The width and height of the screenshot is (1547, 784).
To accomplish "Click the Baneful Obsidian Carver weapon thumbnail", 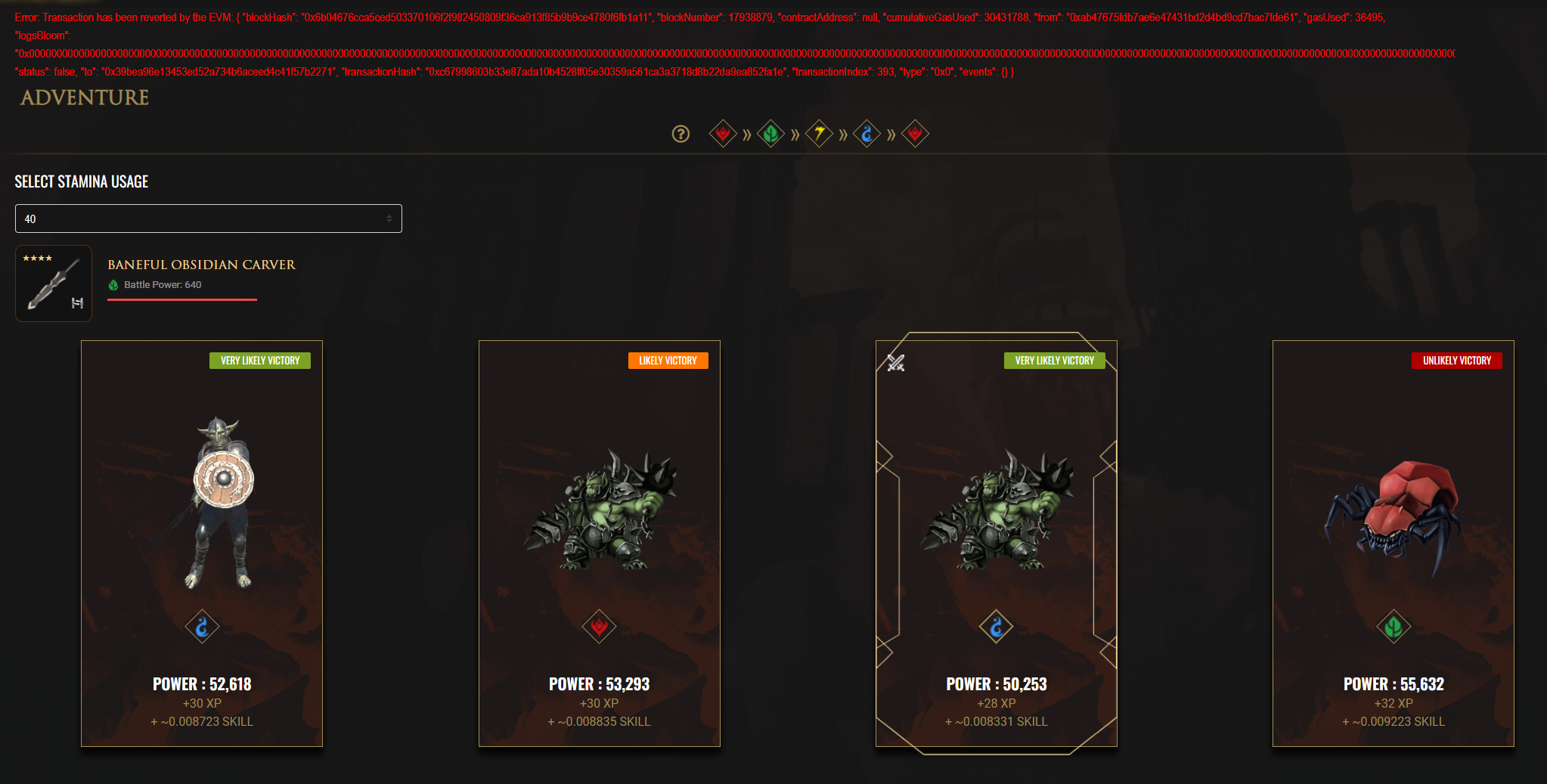I will click(x=53, y=283).
